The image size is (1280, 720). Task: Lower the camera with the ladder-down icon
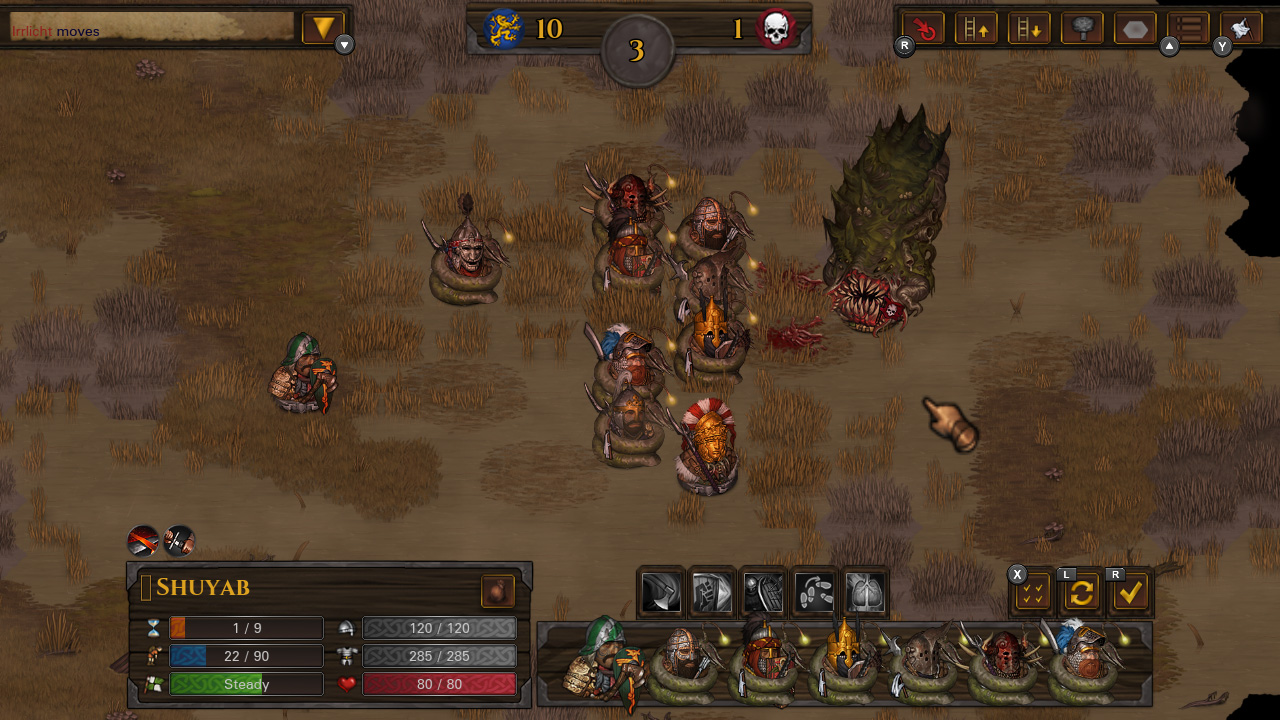[x=1029, y=28]
